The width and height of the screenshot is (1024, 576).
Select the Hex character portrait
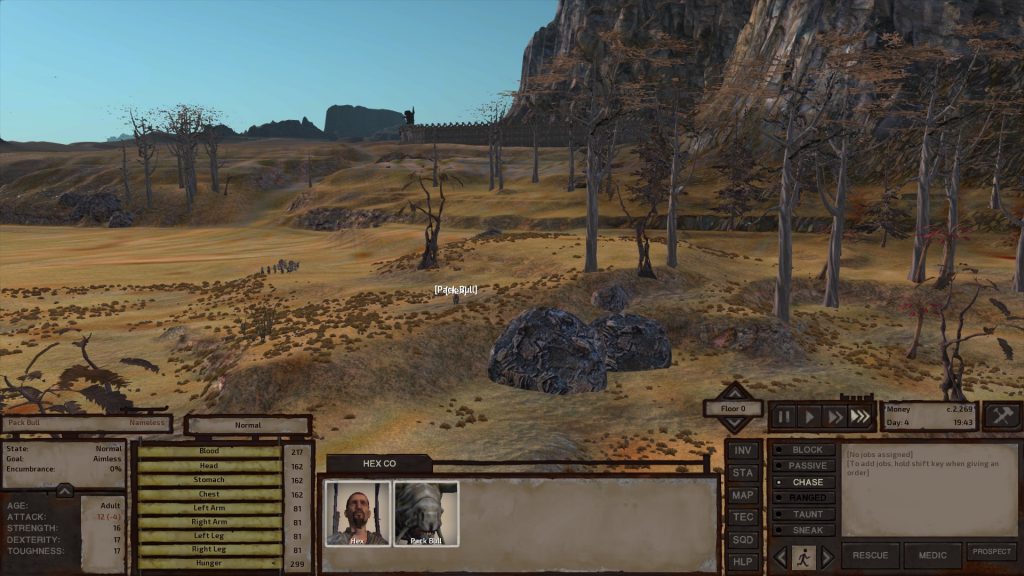click(357, 513)
